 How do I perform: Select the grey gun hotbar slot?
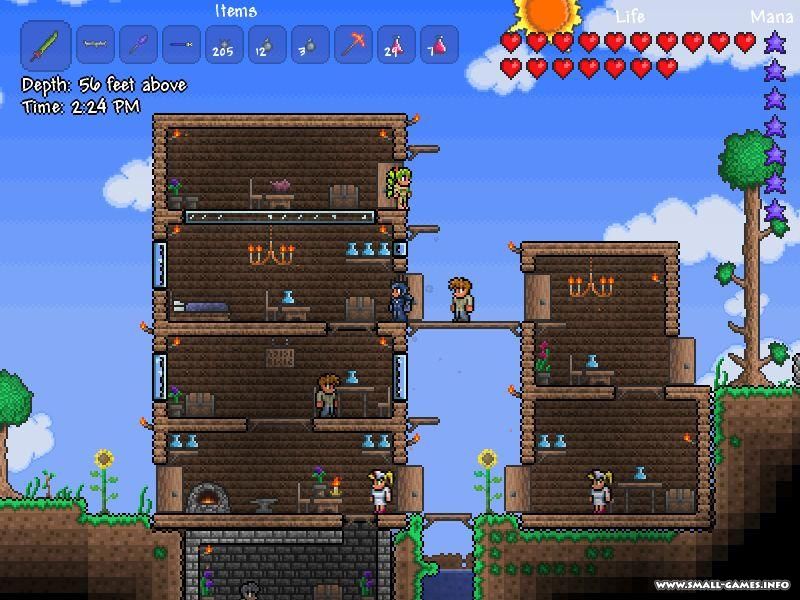tap(95, 45)
